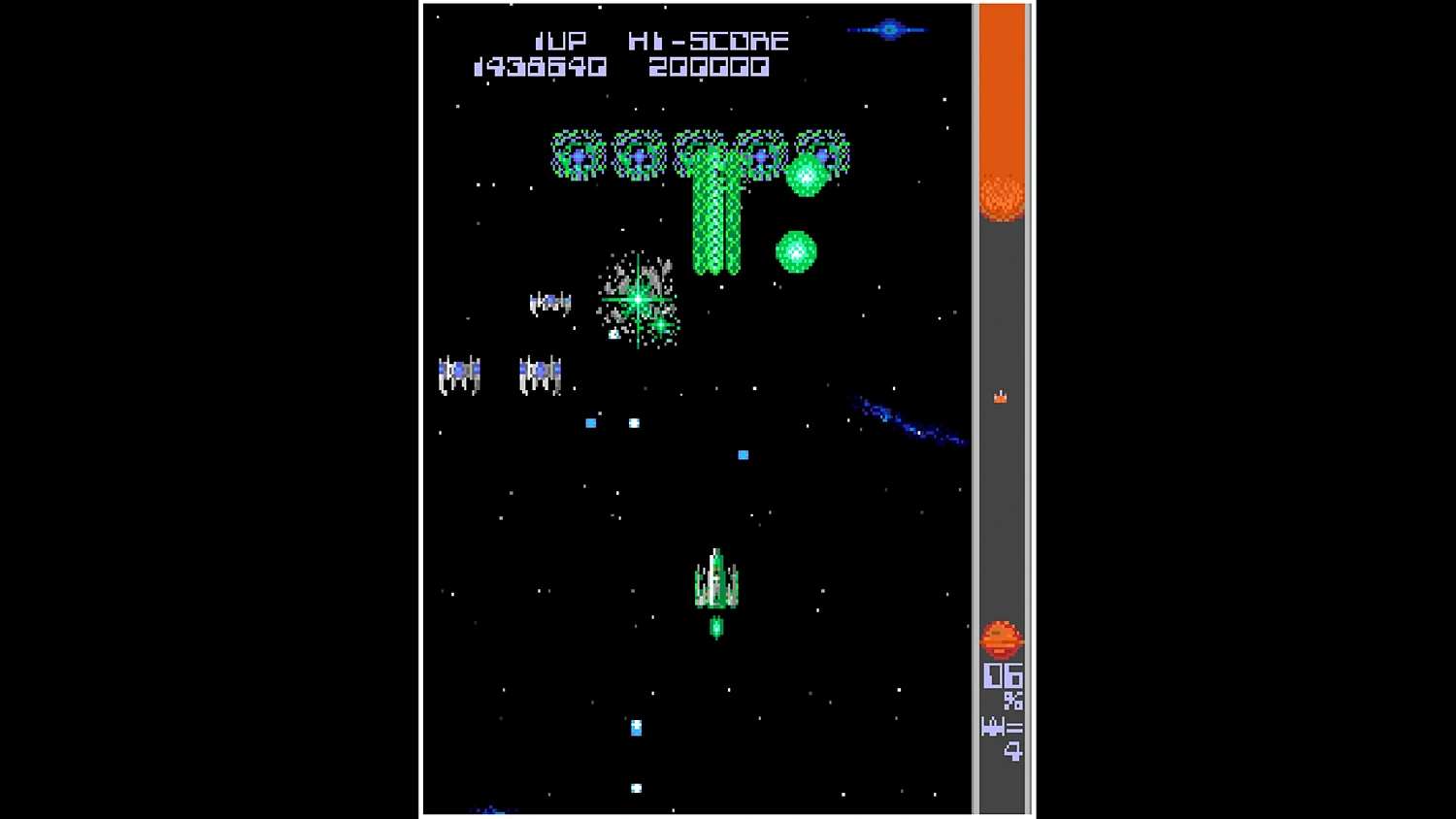This screenshot has width=1456, height=819.
Task: Switch to the HI-SCORE readout
Action: click(710, 41)
